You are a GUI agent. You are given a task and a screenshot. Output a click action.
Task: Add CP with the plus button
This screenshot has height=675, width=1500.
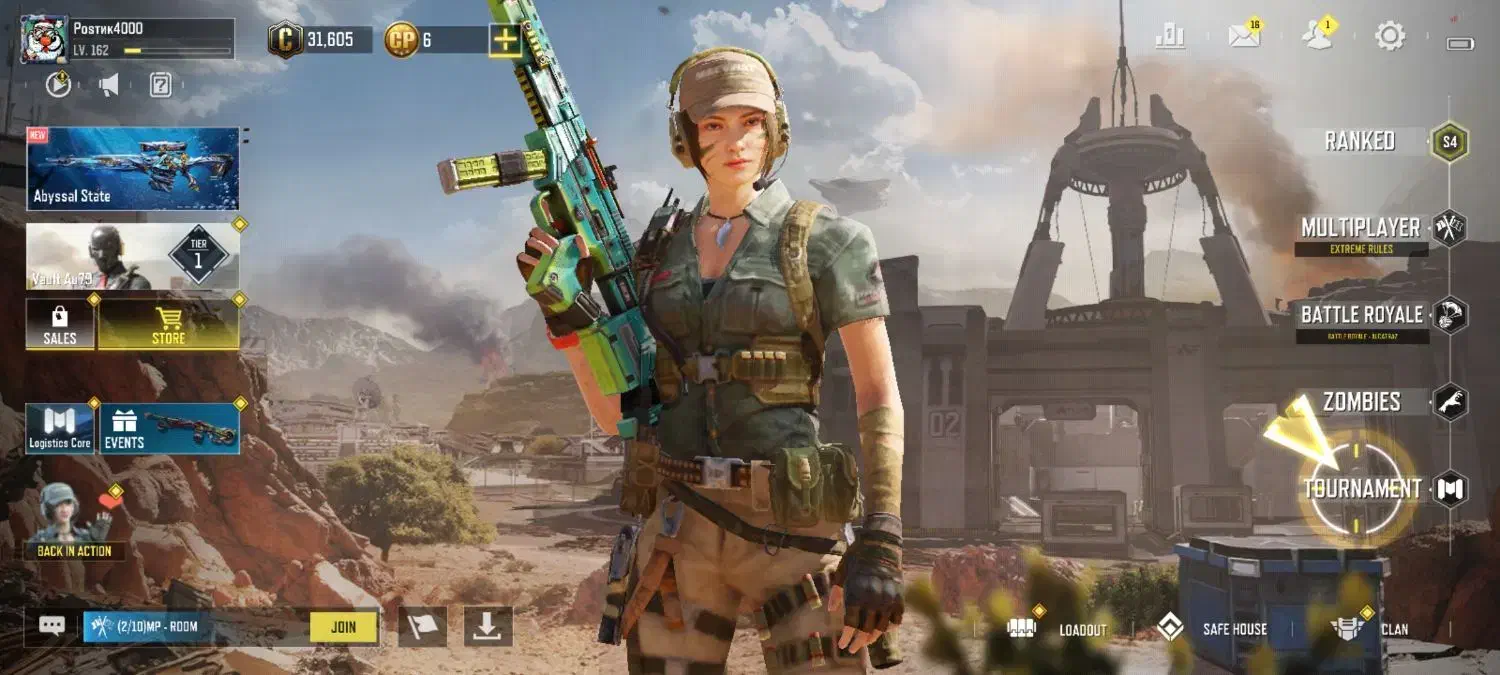(x=505, y=40)
